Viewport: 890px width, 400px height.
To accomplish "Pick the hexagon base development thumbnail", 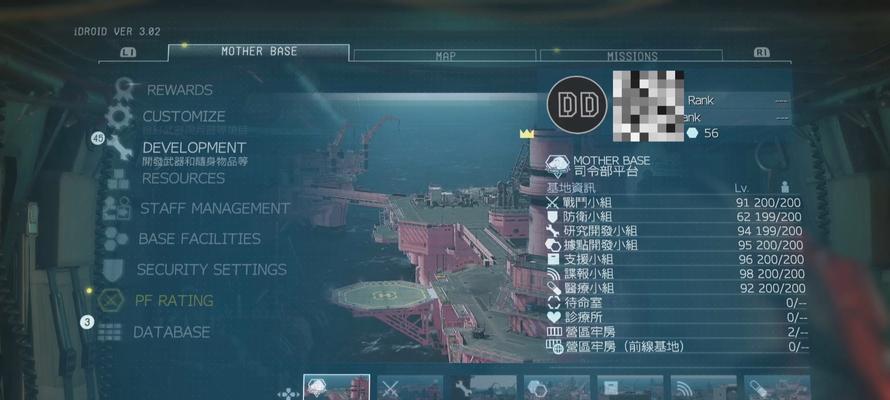I will pyautogui.click(x=557, y=387).
